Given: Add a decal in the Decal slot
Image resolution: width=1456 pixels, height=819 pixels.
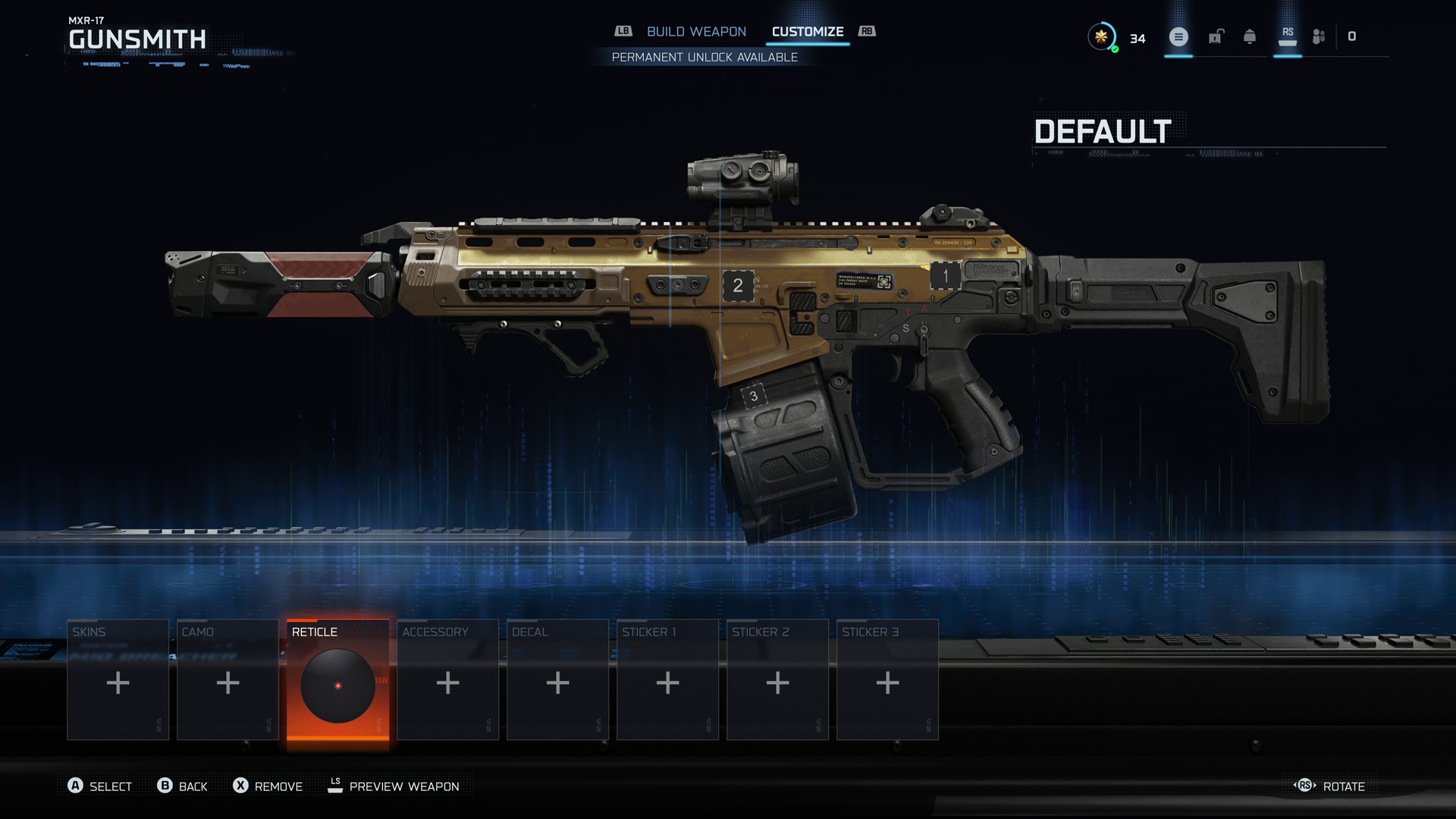Looking at the screenshot, I should [x=557, y=679].
